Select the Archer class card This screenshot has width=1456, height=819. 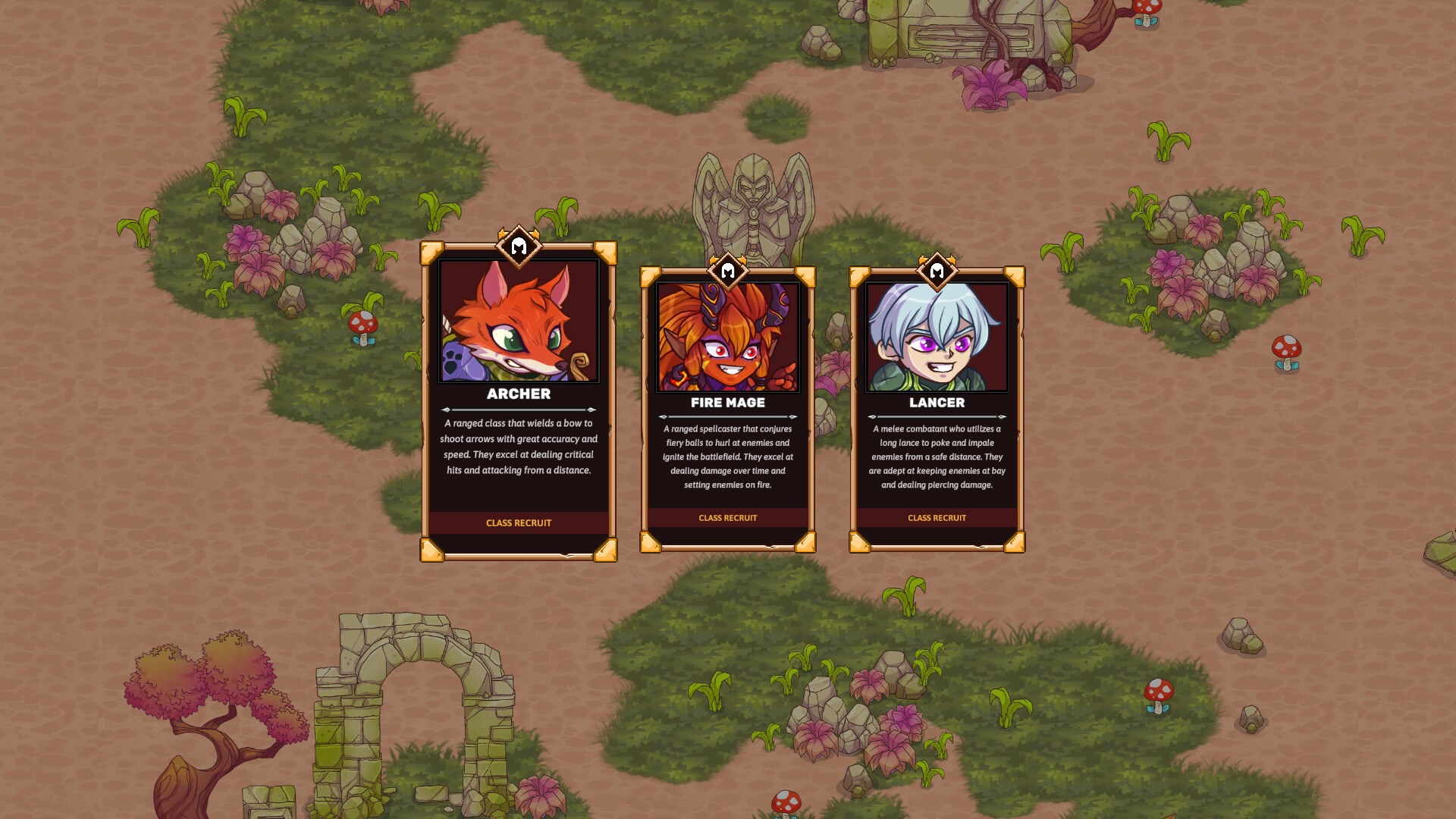519,402
